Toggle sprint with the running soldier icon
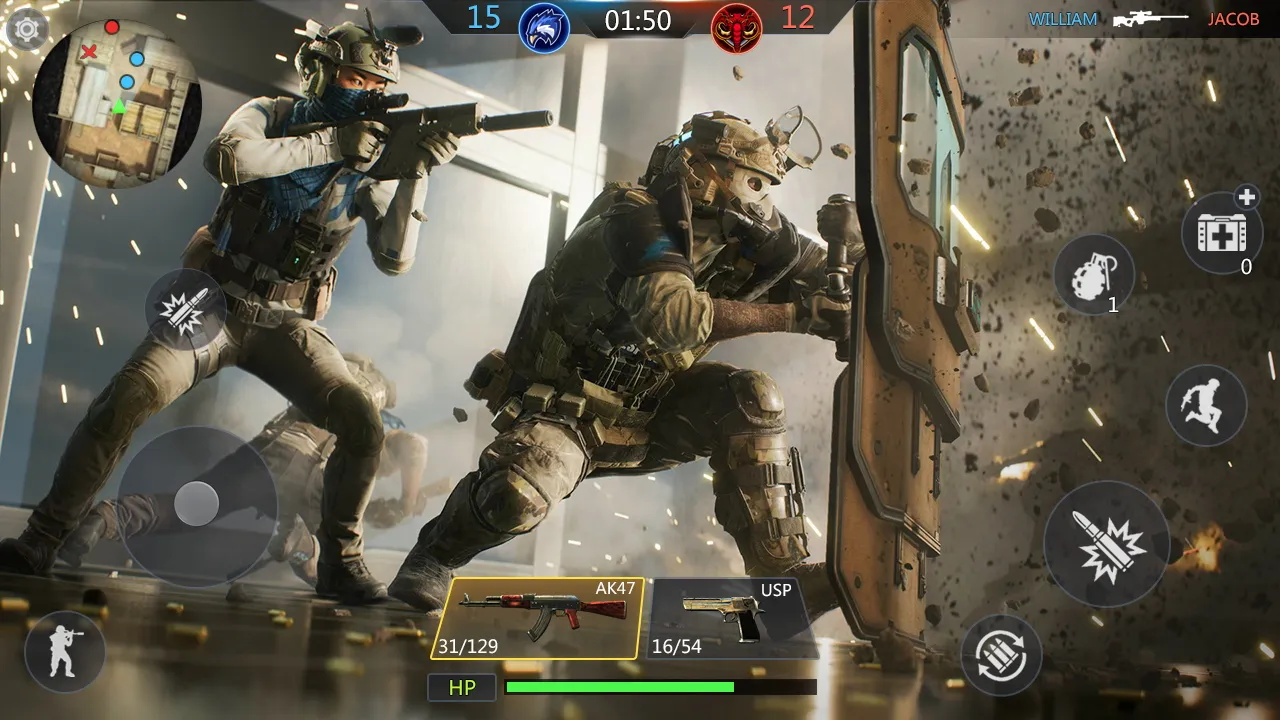1280x720 pixels. 1205,404
